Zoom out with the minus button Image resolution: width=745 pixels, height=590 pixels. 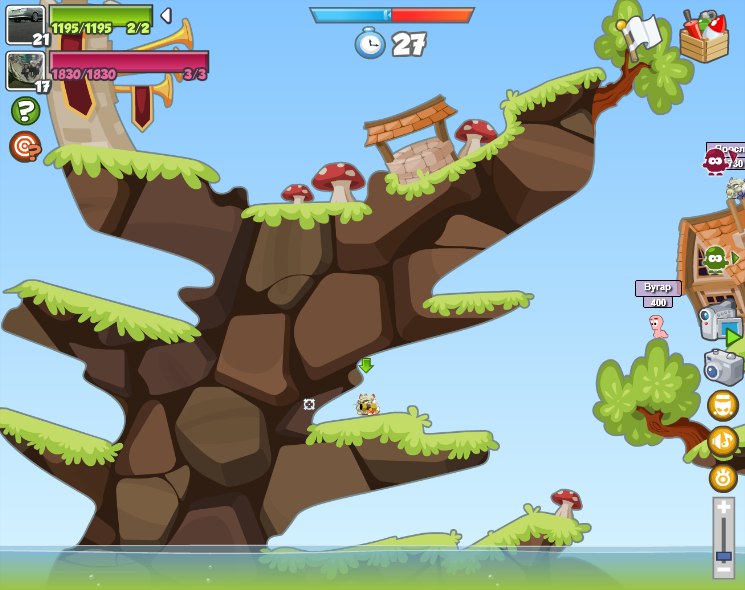[x=723, y=570]
